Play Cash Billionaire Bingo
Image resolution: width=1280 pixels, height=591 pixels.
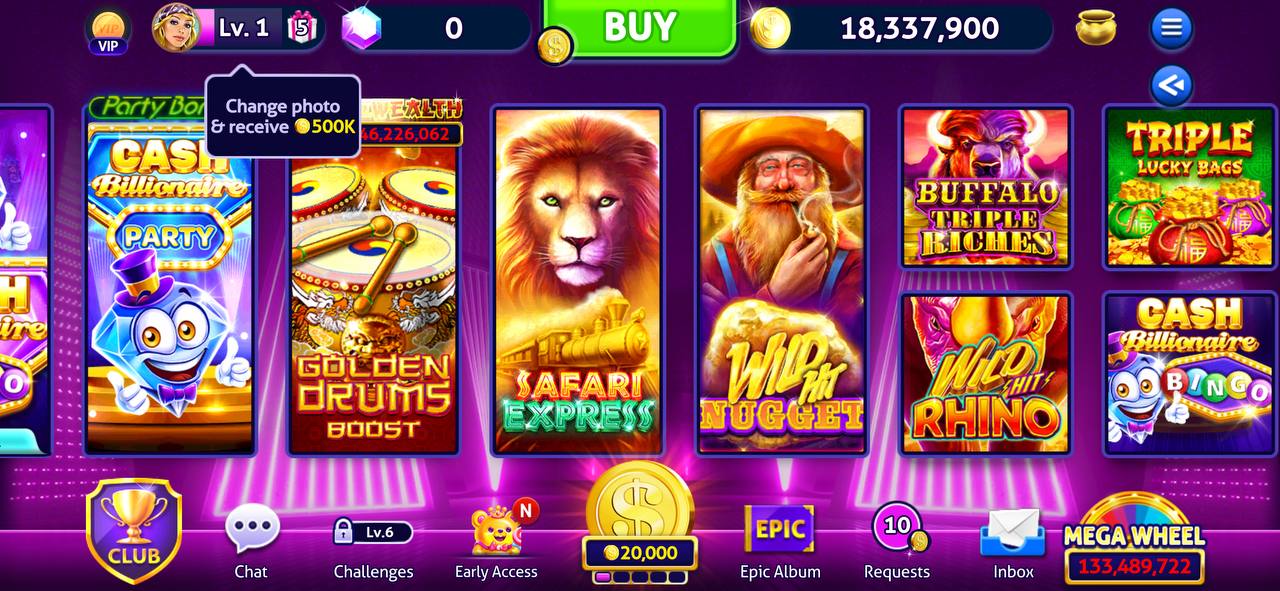(x=1189, y=373)
